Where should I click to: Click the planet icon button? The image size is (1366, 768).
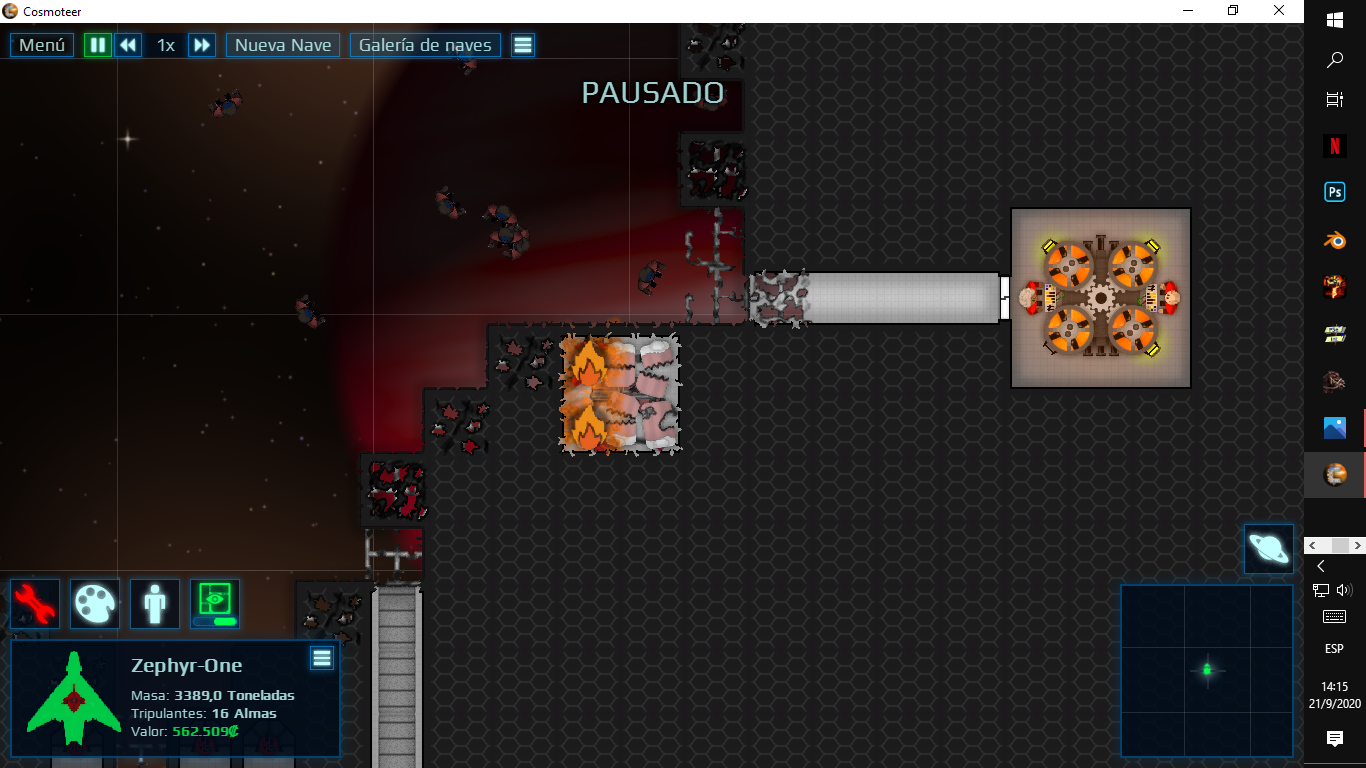pos(1269,549)
